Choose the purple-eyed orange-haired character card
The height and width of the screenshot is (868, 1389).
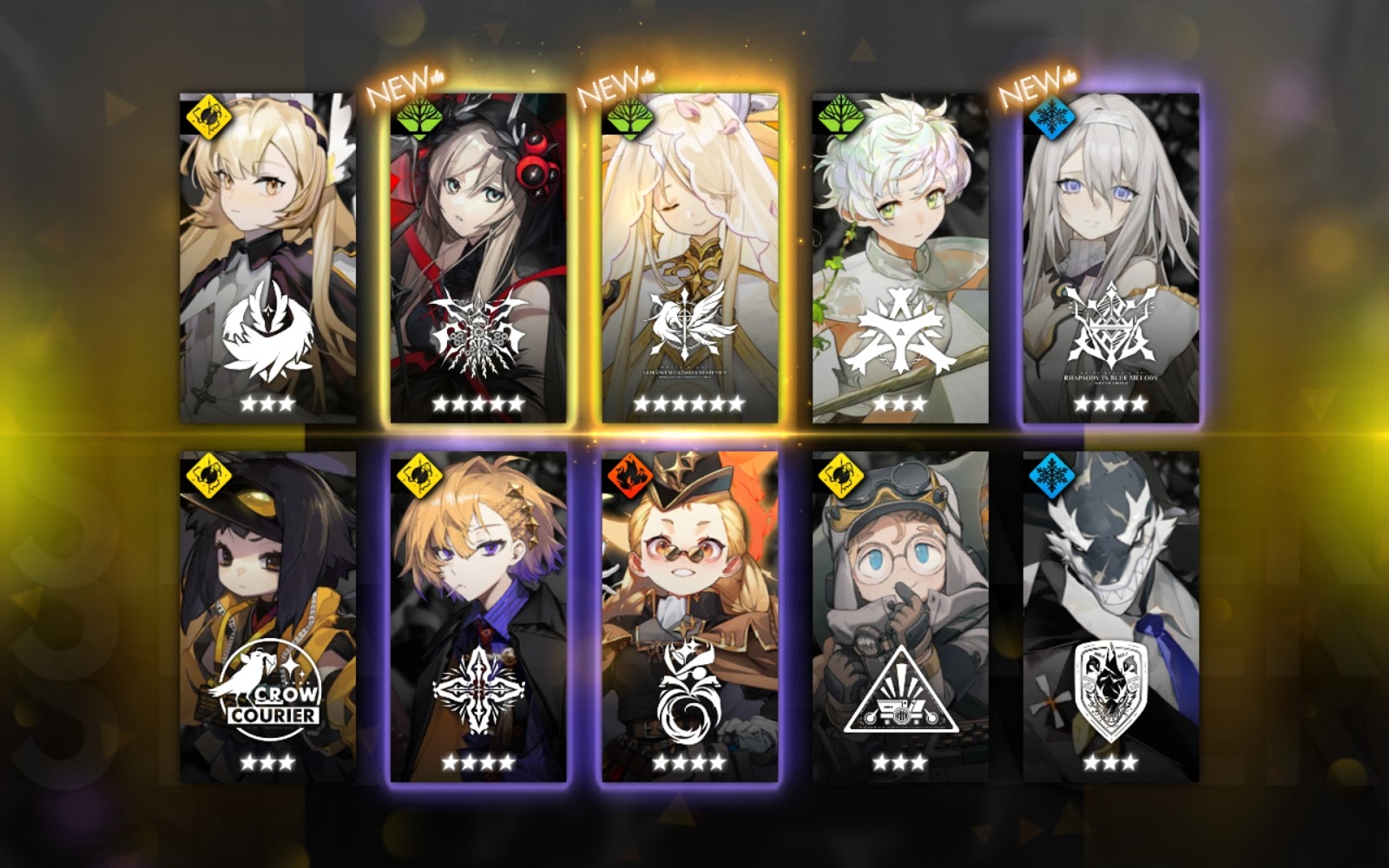click(478, 615)
